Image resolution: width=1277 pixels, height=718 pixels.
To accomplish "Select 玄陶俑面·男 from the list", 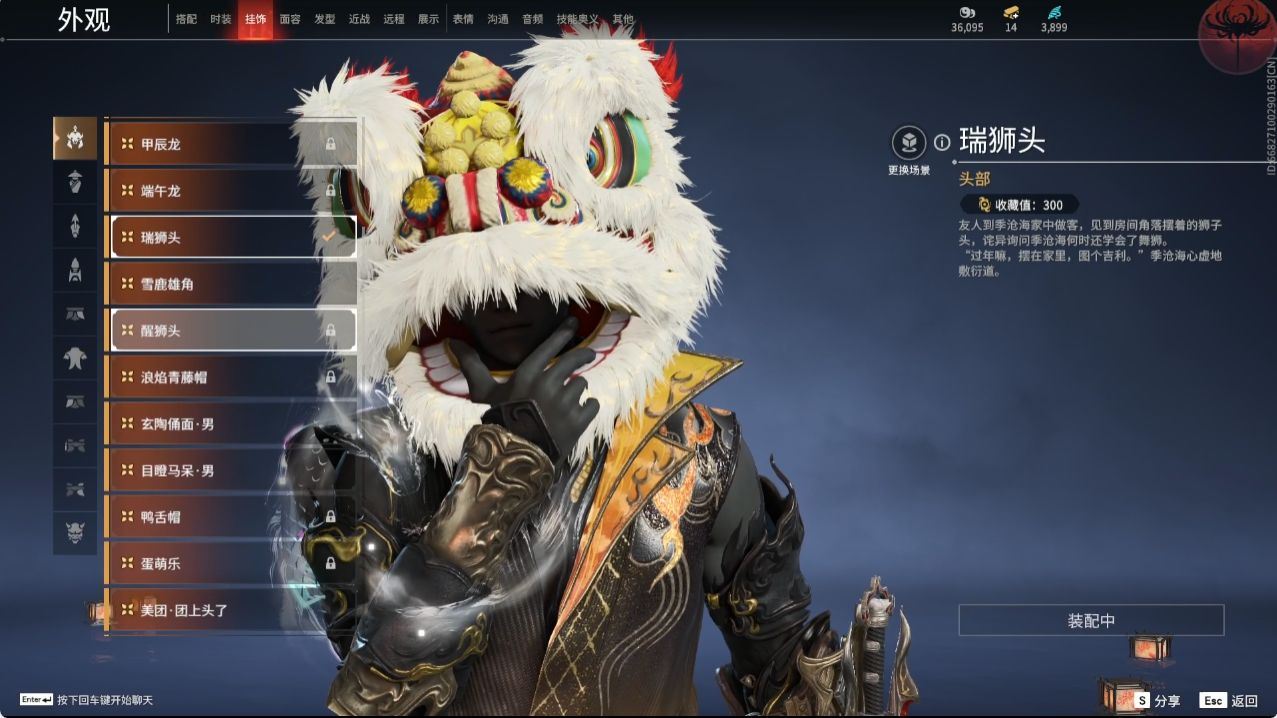I will [232, 424].
